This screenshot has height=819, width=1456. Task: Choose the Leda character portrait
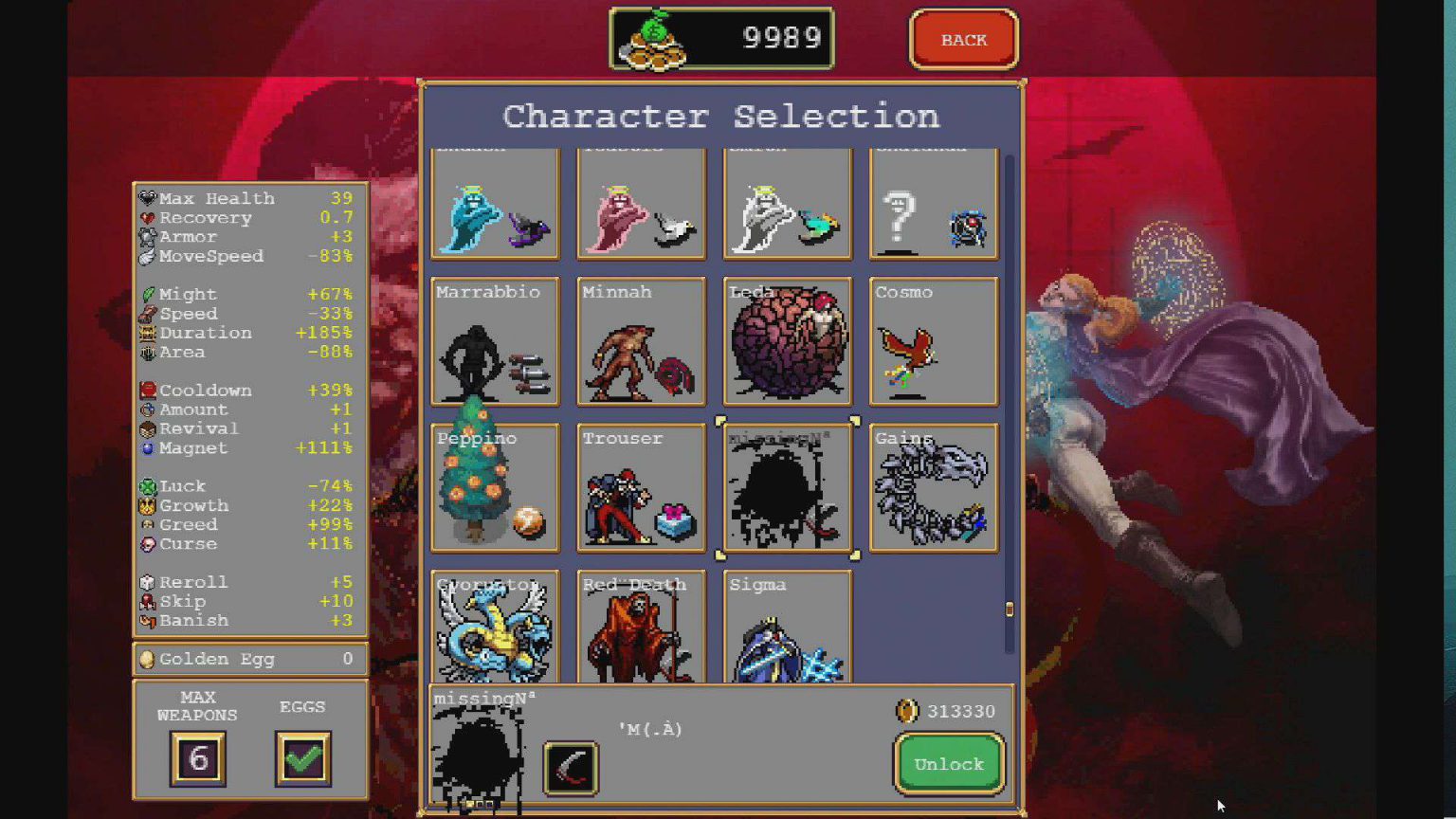pos(786,341)
